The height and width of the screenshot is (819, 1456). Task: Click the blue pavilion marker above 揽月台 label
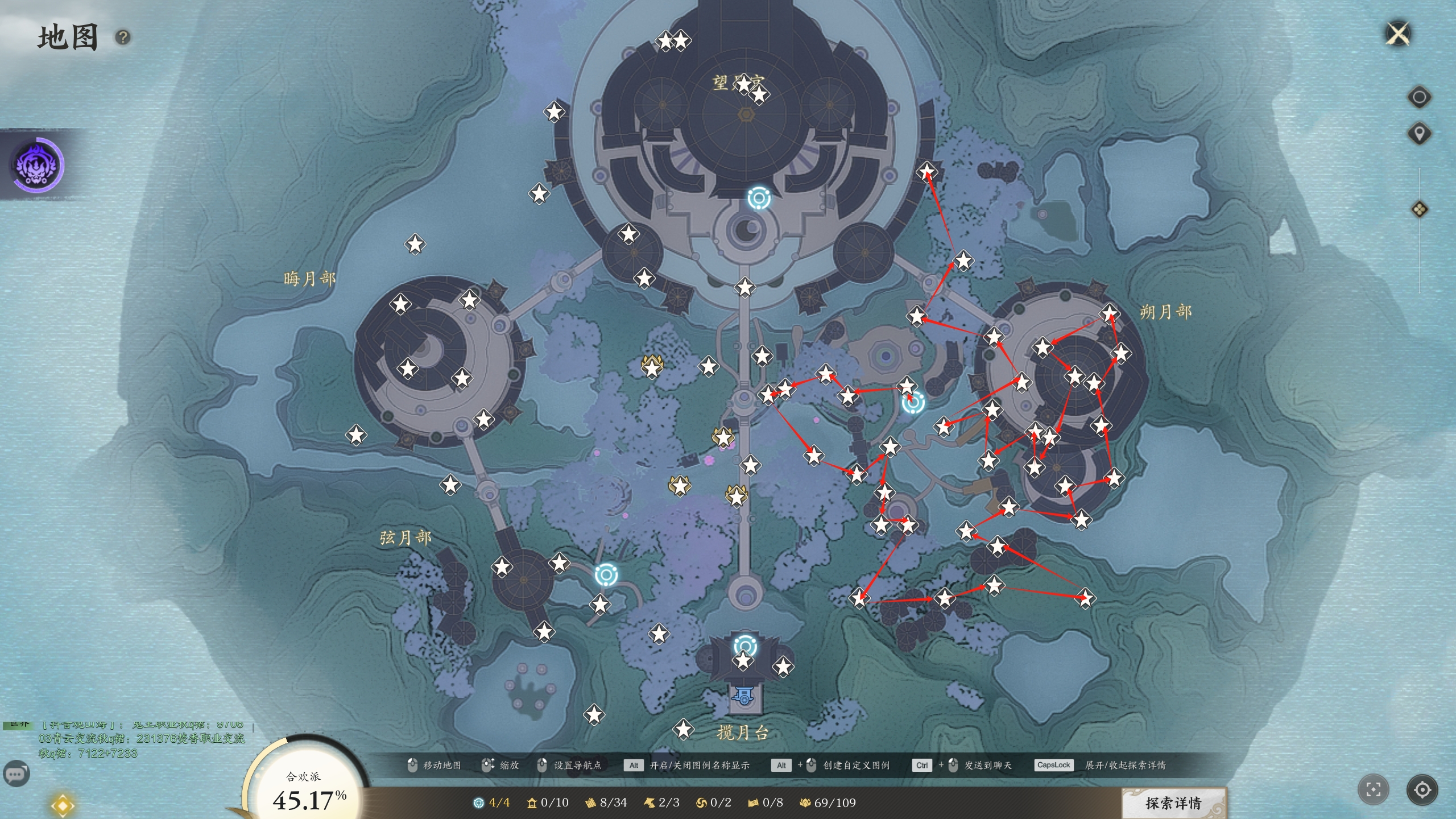pyautogui.click(x=744, y=696)
